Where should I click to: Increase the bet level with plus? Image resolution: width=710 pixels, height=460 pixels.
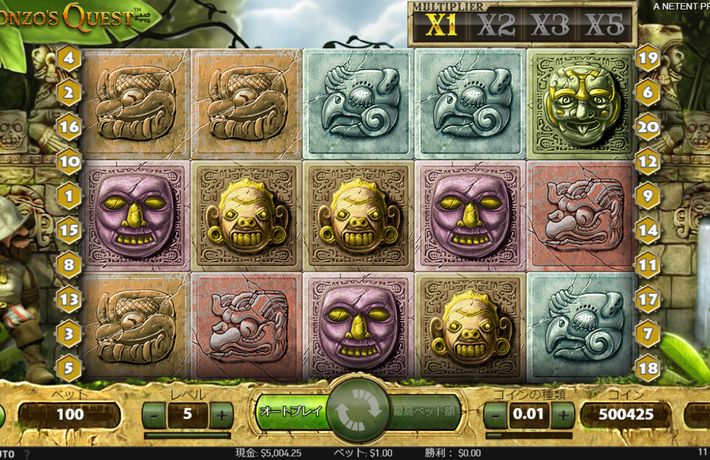point(221,414)
